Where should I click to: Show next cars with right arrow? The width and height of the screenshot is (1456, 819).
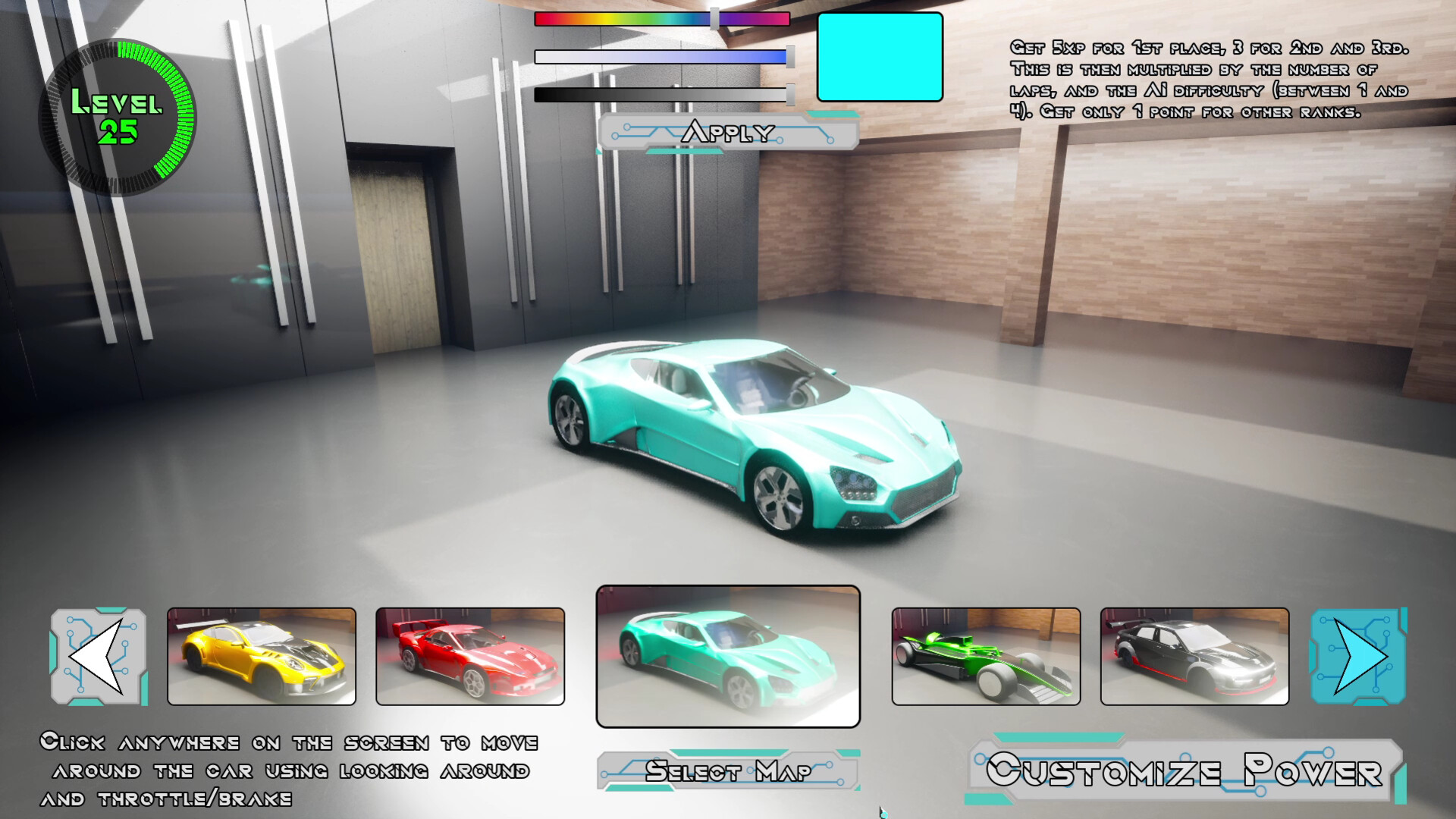click(1359, 657)
